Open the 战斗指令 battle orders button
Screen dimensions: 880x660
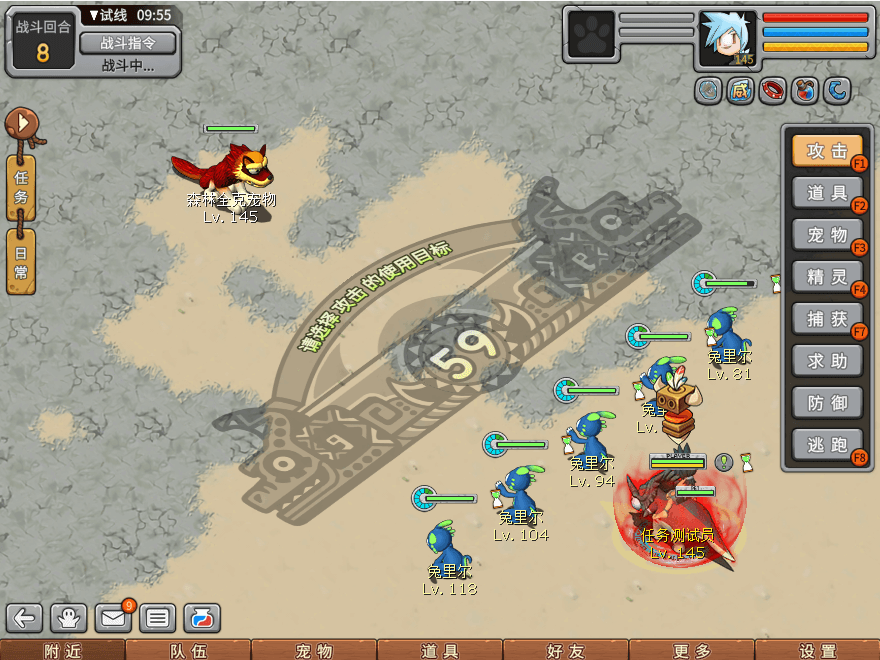point(128,43)
